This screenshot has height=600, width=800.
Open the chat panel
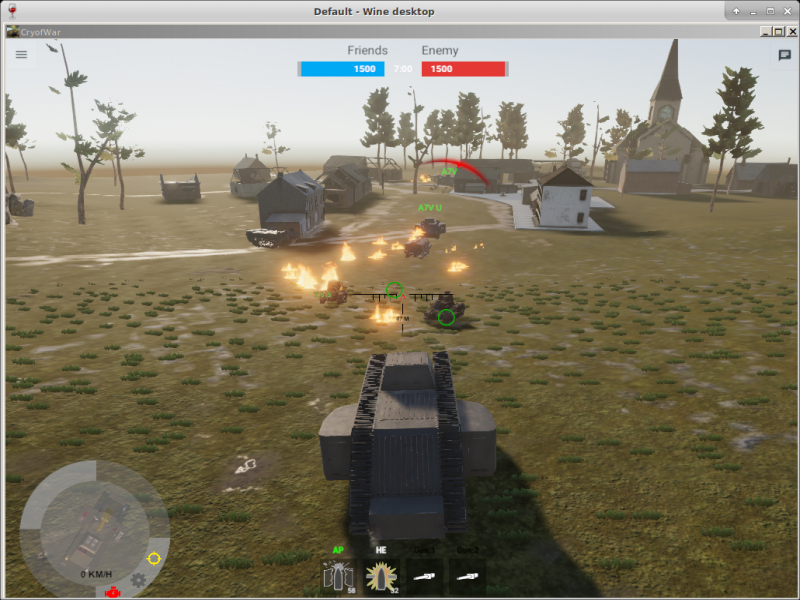coord(785,56)
